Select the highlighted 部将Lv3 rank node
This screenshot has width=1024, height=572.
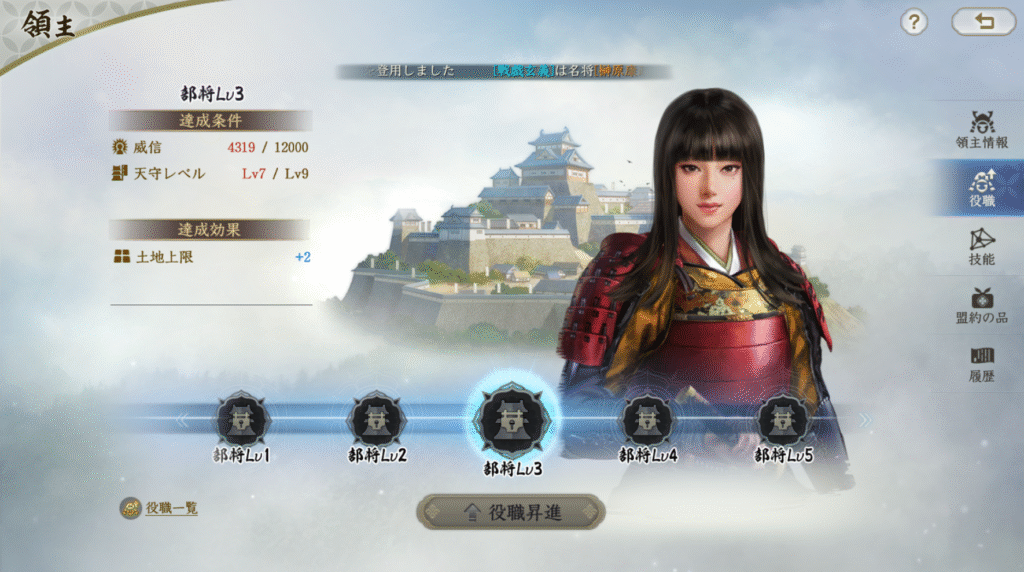pos(513,420)
